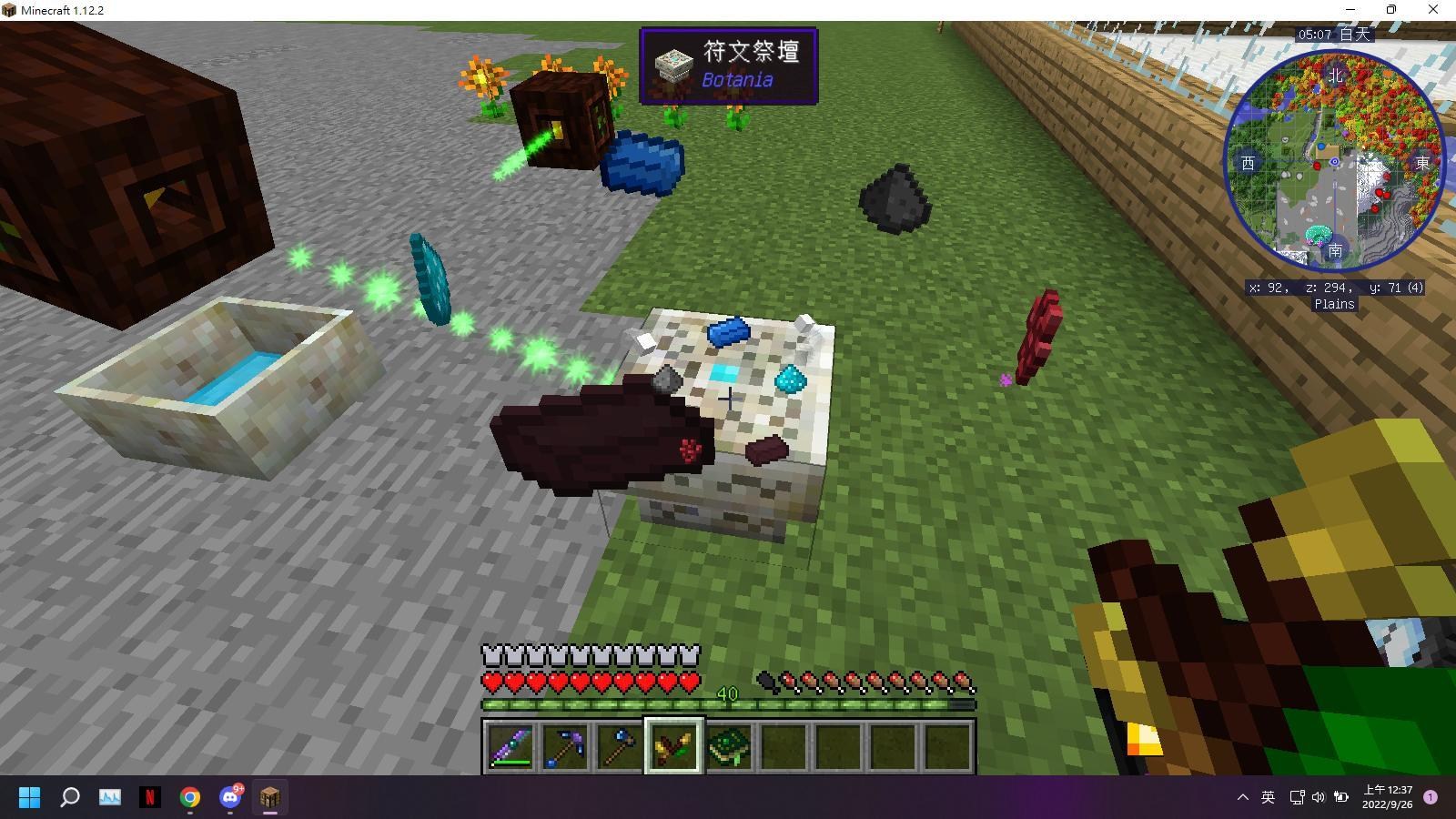
Task: Select the pickaxe in the second hotbar slot
Action: [x=566, y=745]
